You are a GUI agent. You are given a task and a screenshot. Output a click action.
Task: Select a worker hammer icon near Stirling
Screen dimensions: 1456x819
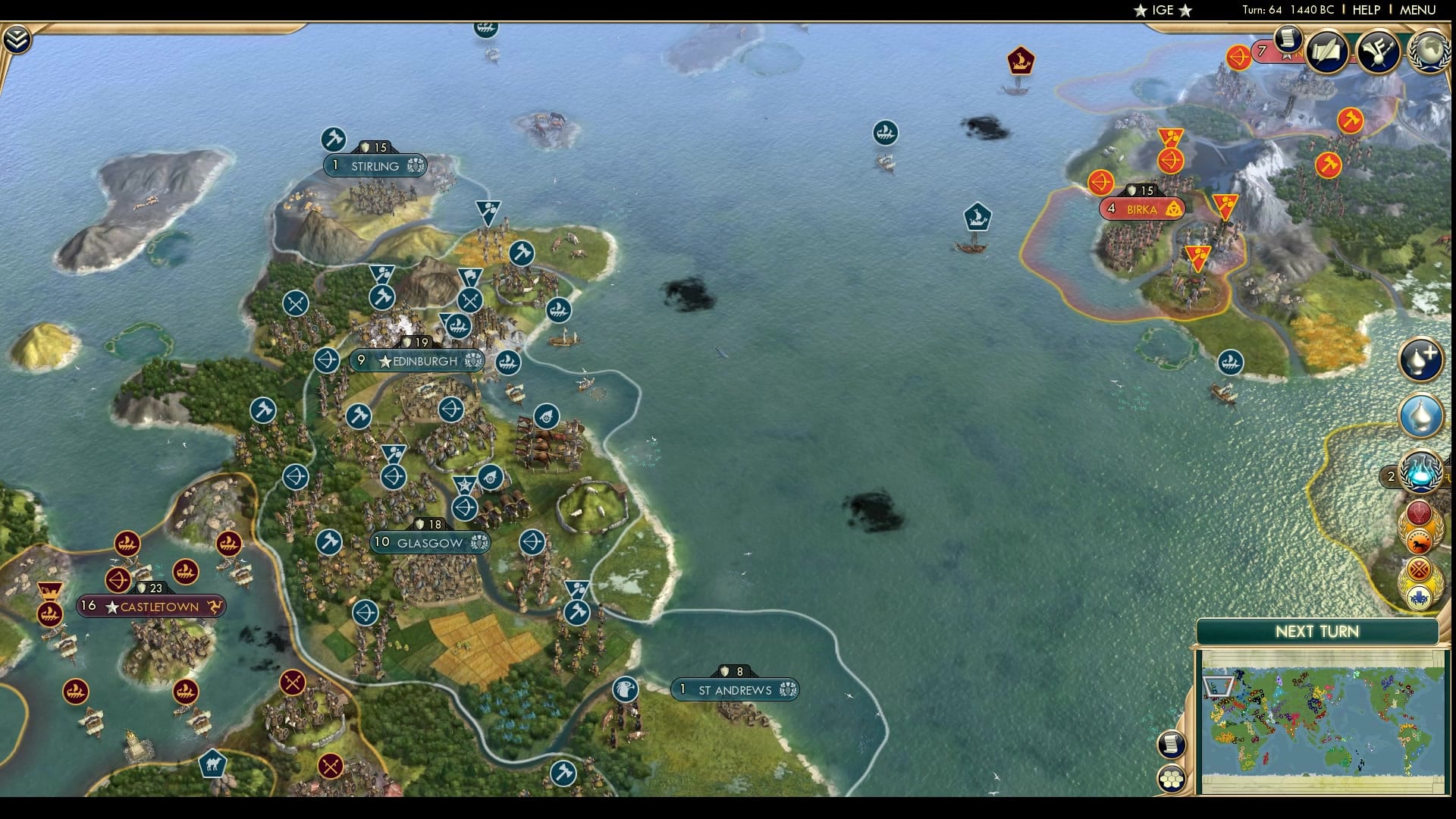coord(334,140)
